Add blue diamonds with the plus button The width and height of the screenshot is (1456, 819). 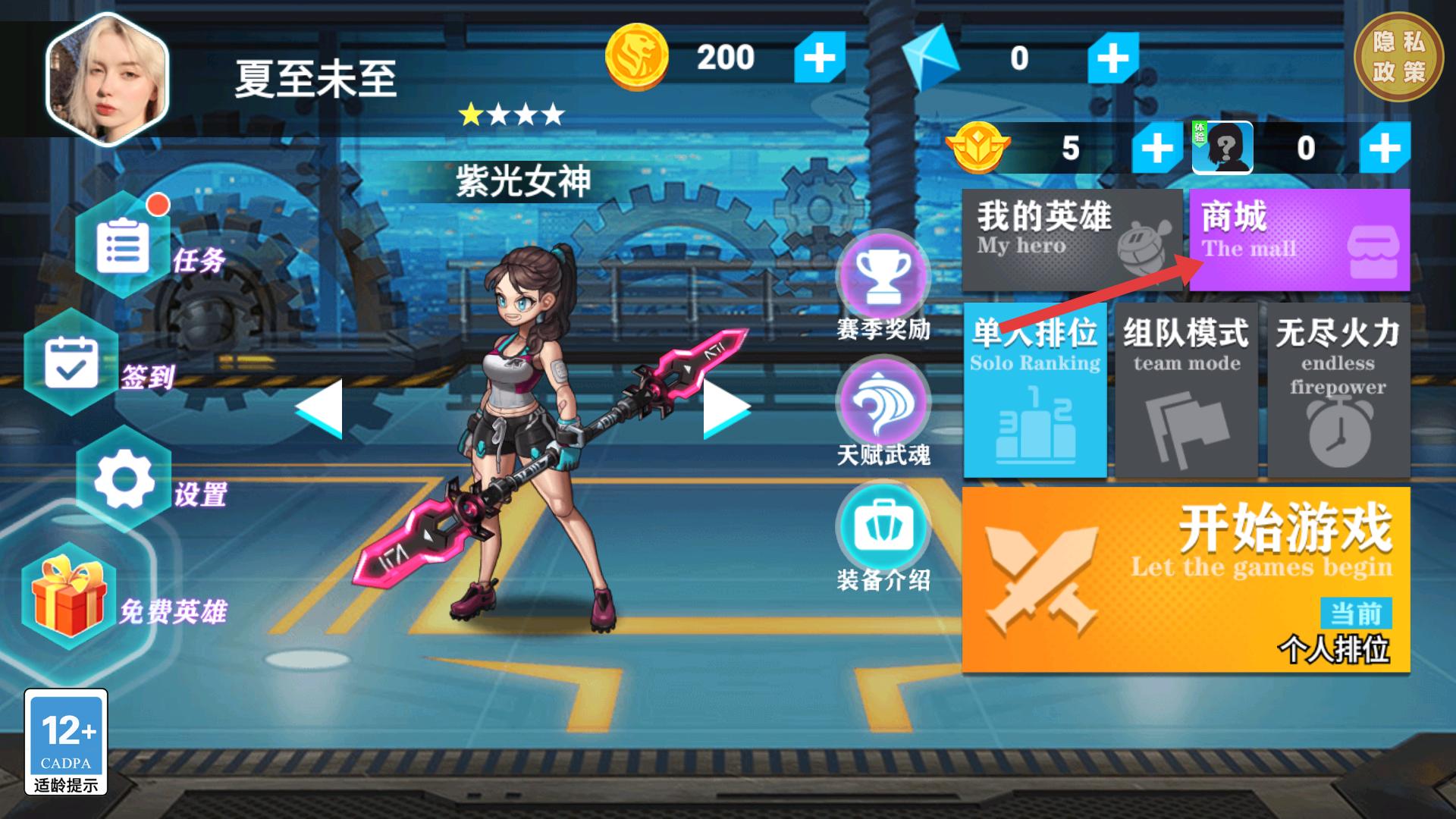[1112, 58]
